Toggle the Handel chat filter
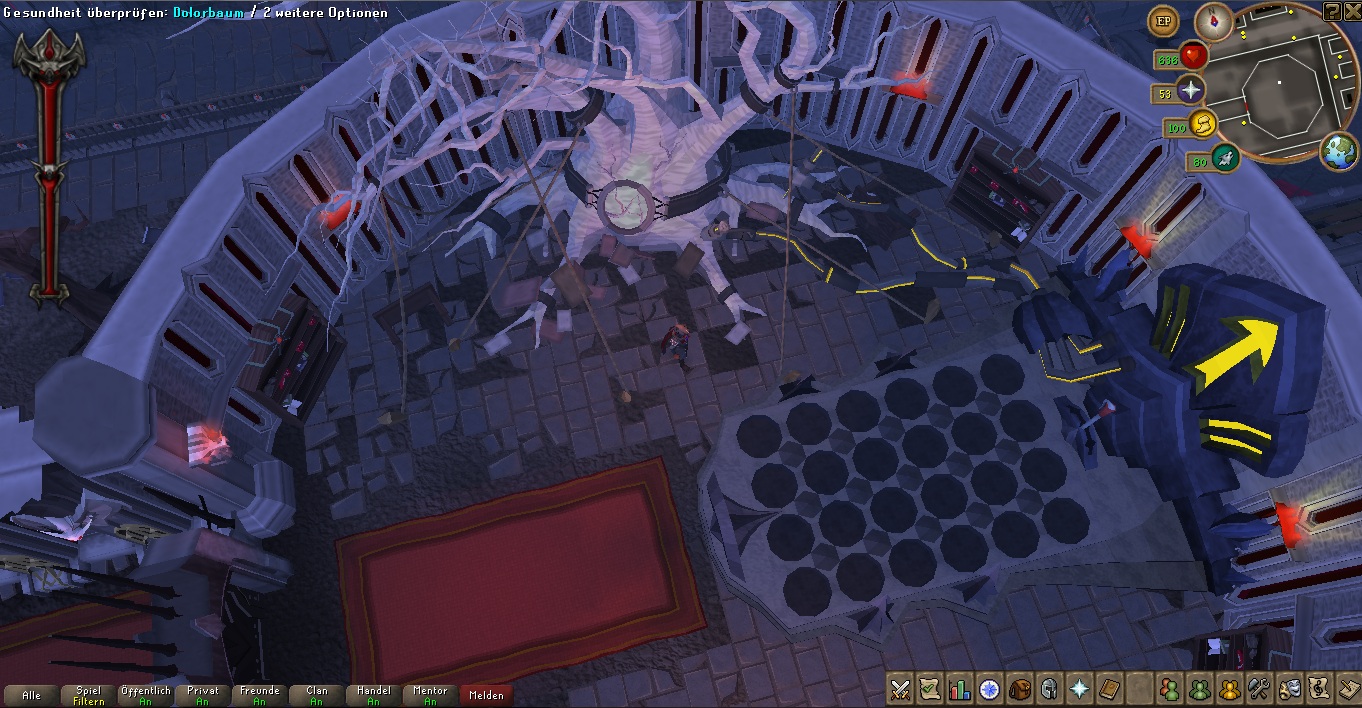Viewport: 1362px width, 708px height. pyautogui.click(x=373, y=695)
